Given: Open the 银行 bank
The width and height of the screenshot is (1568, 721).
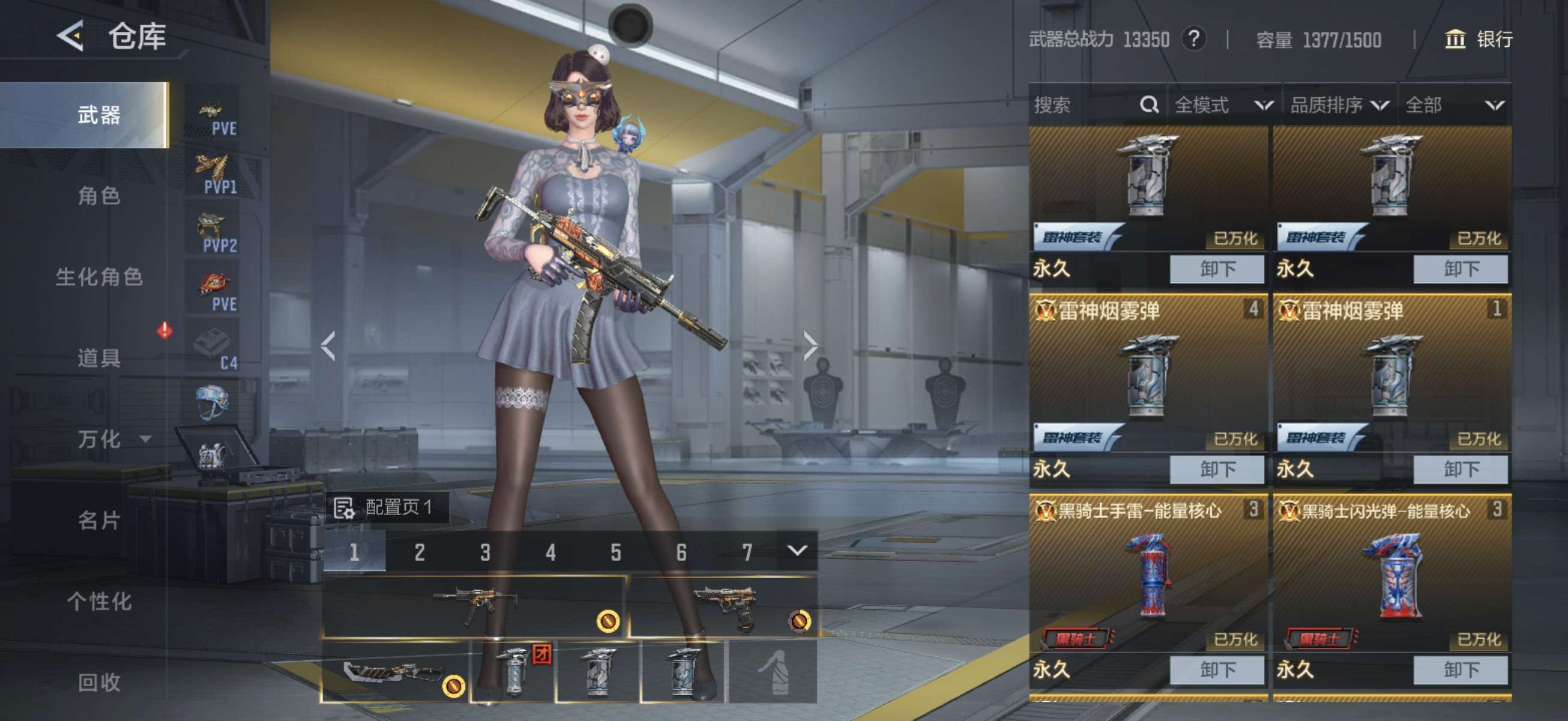Looking at the screenshot, I should tap(1478, 40).
